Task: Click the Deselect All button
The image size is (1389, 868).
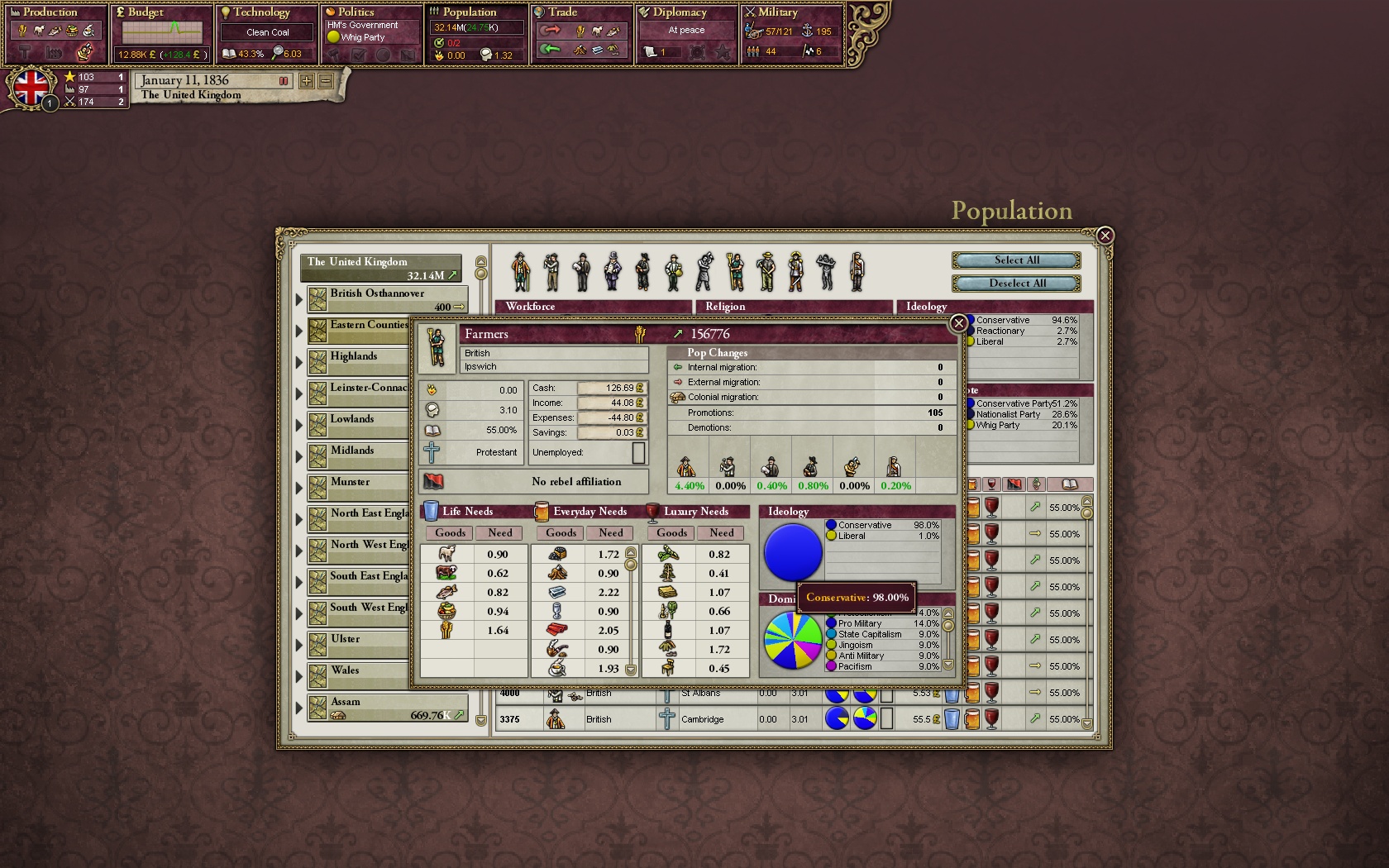Action: pos(1015,284)
